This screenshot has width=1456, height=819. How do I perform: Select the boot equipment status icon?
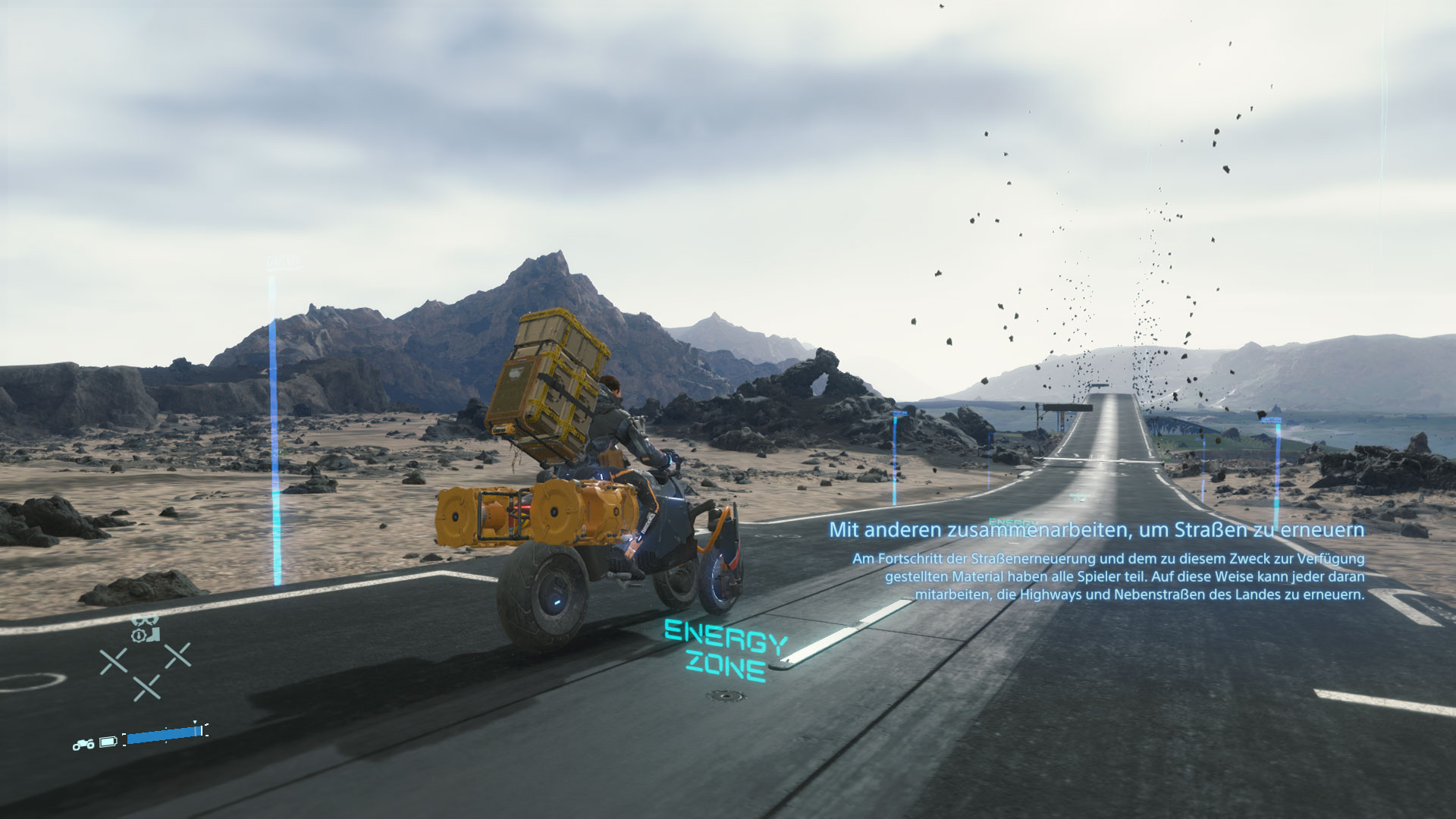click(155, 632)
